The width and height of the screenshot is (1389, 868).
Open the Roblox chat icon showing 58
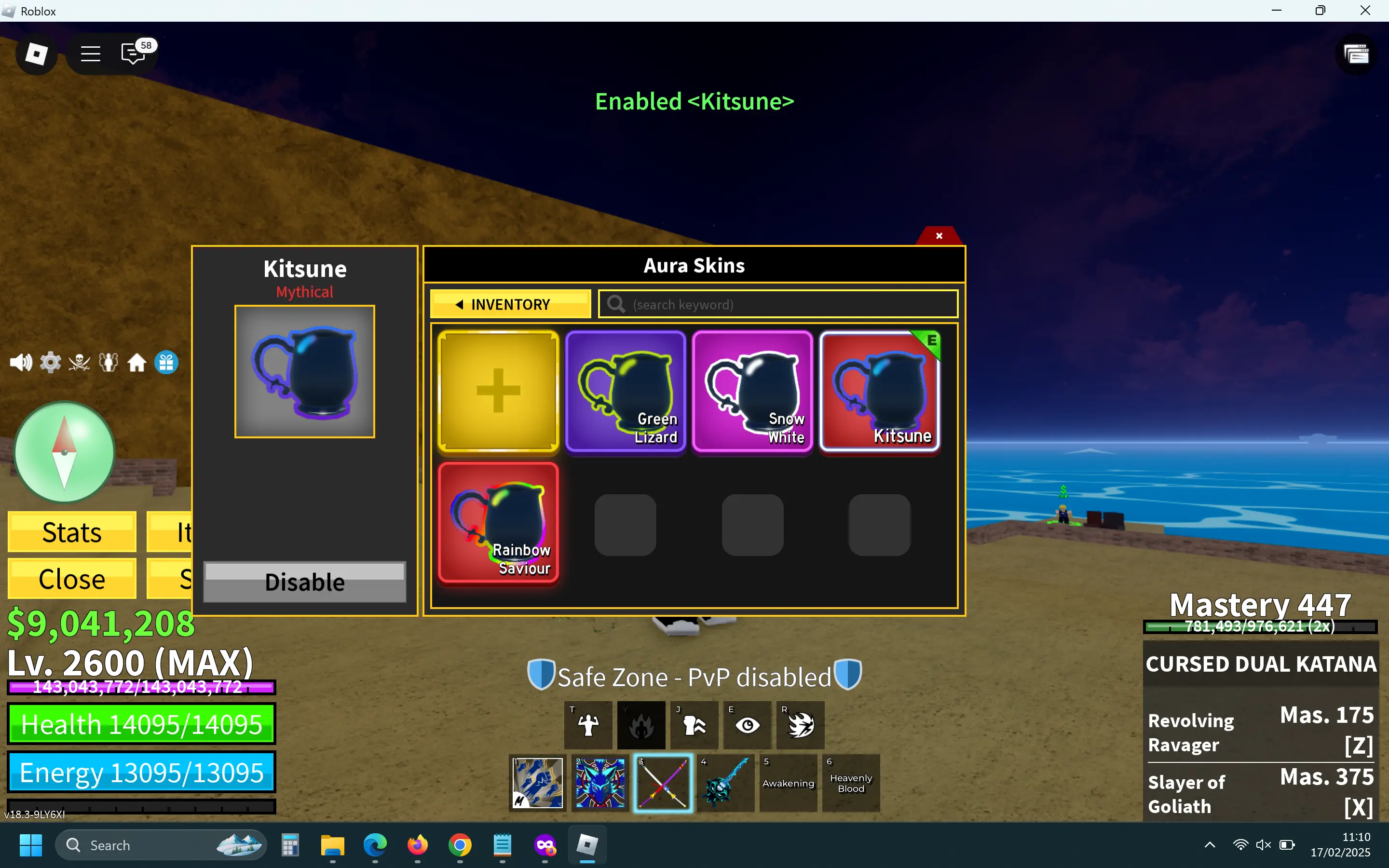(x=133, y=54)
